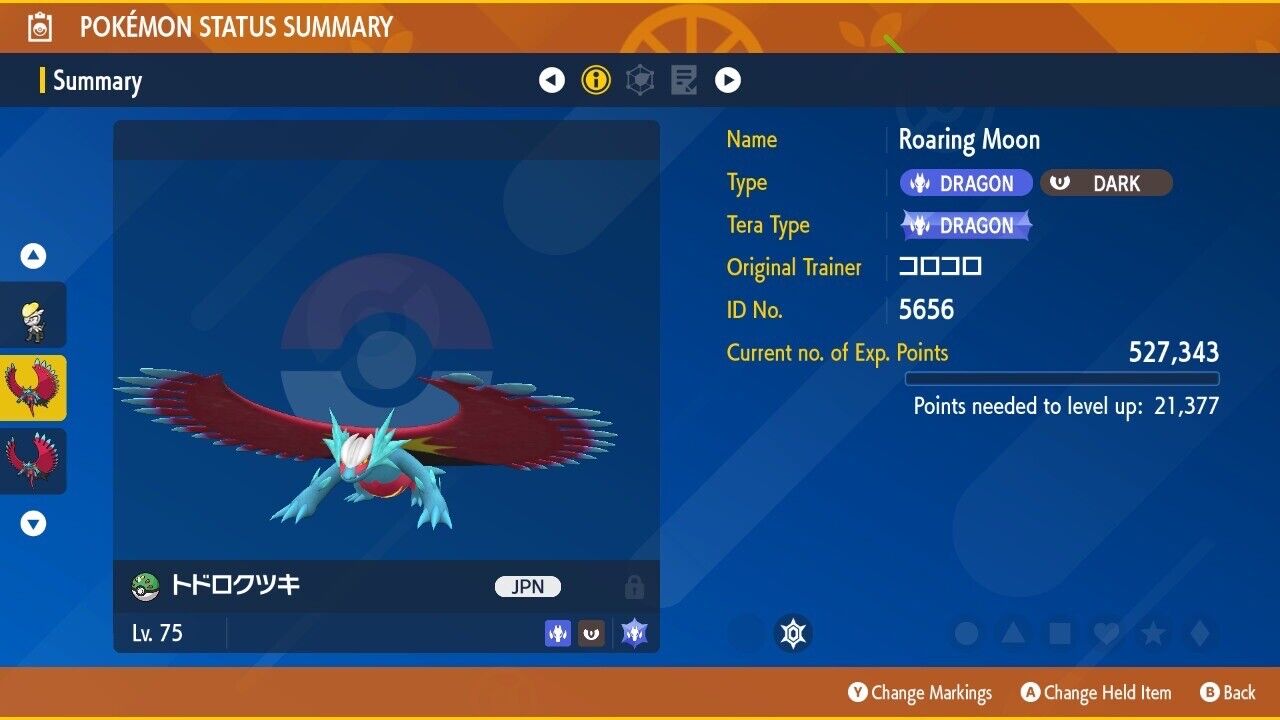The height and width of the screenshot is (720, 1280).
Task: Select the yellow-highlighted Roaring Moon thumbnail
Action: pos(34,388)
